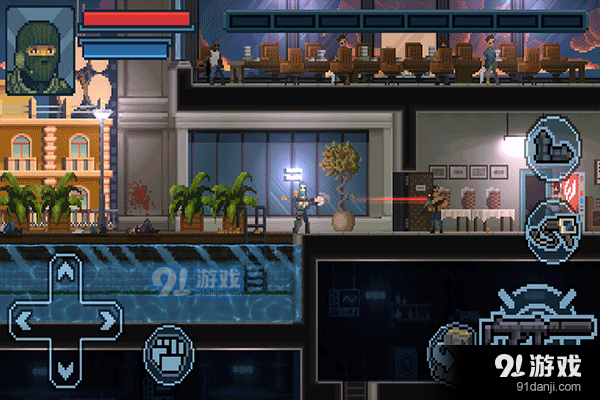Tap the D-pad up arrow
Image resolution: width=600 pixels, height=400 pixels.
point(66,272)
